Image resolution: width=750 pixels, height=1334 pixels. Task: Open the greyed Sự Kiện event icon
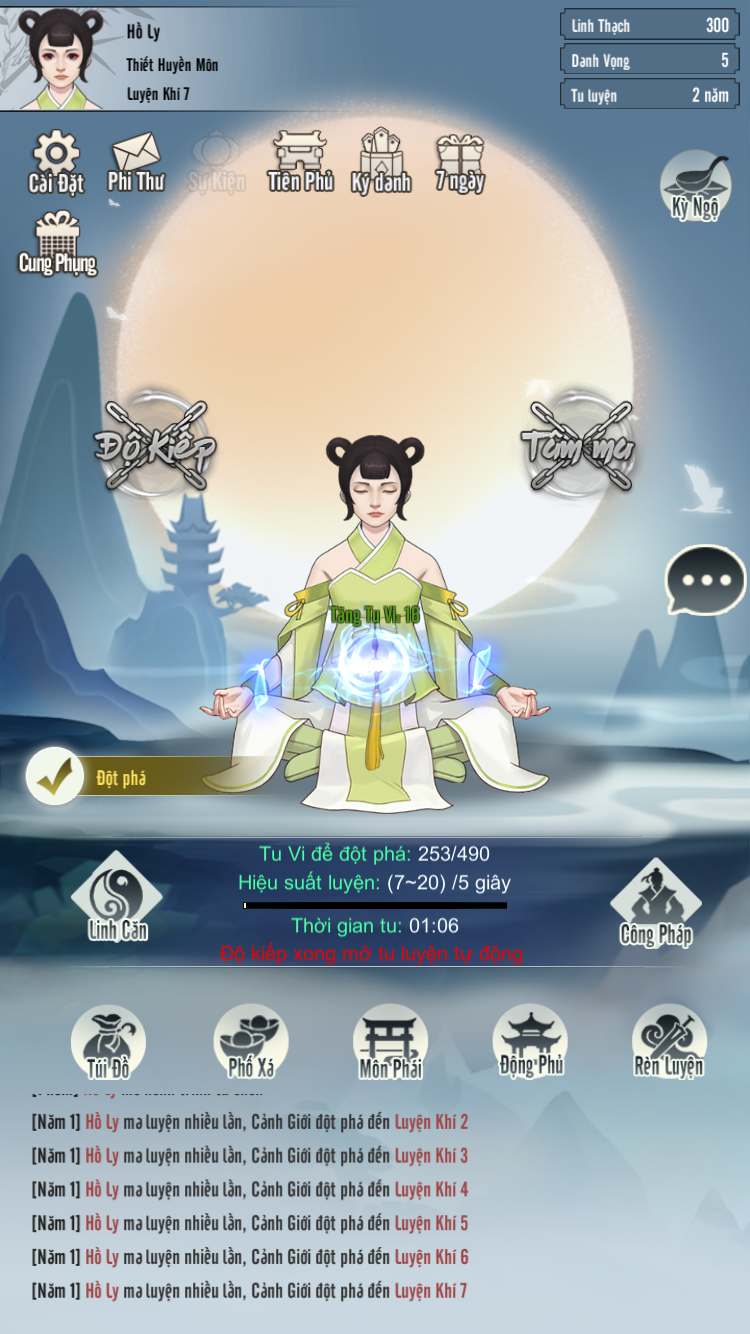click(217, 160)
